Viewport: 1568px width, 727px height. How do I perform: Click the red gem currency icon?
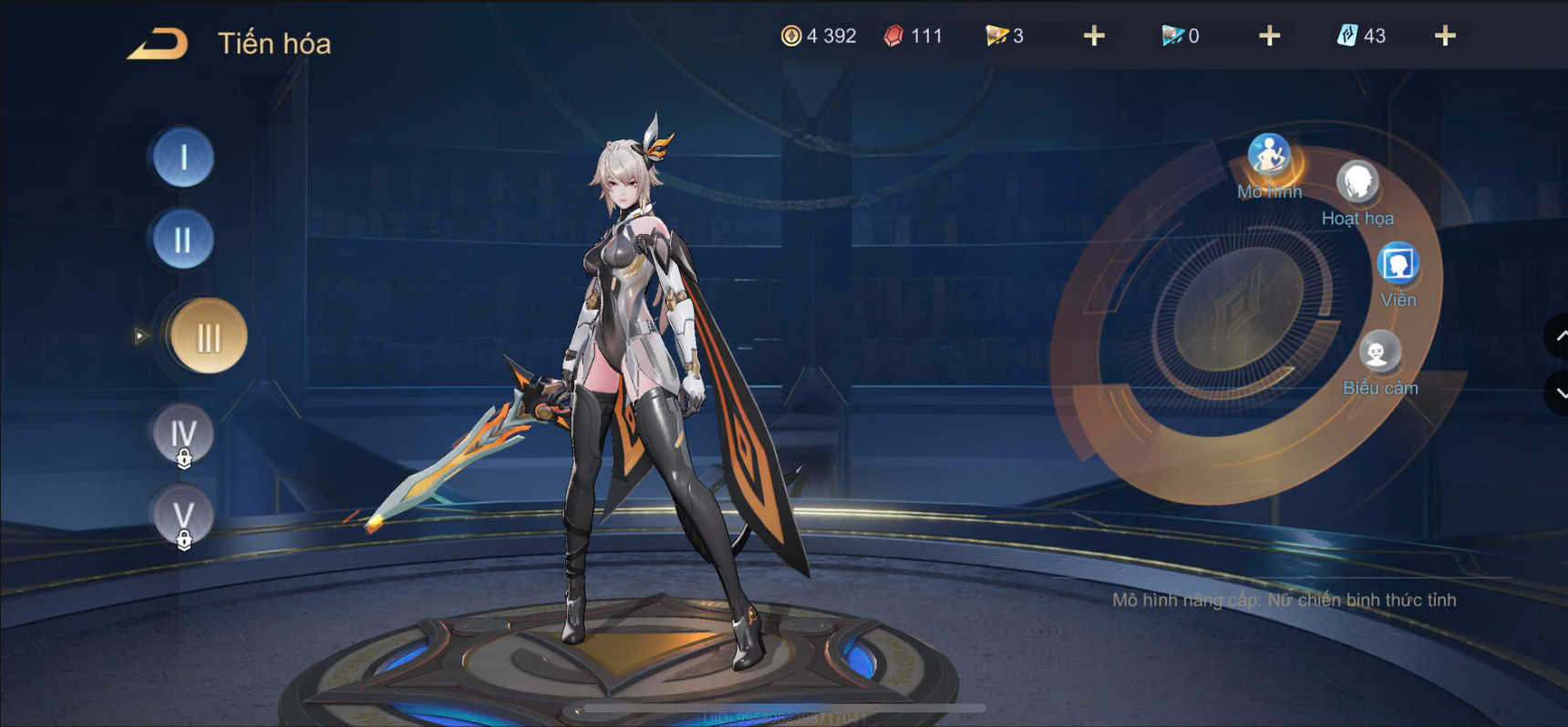[x=894, y=36]
